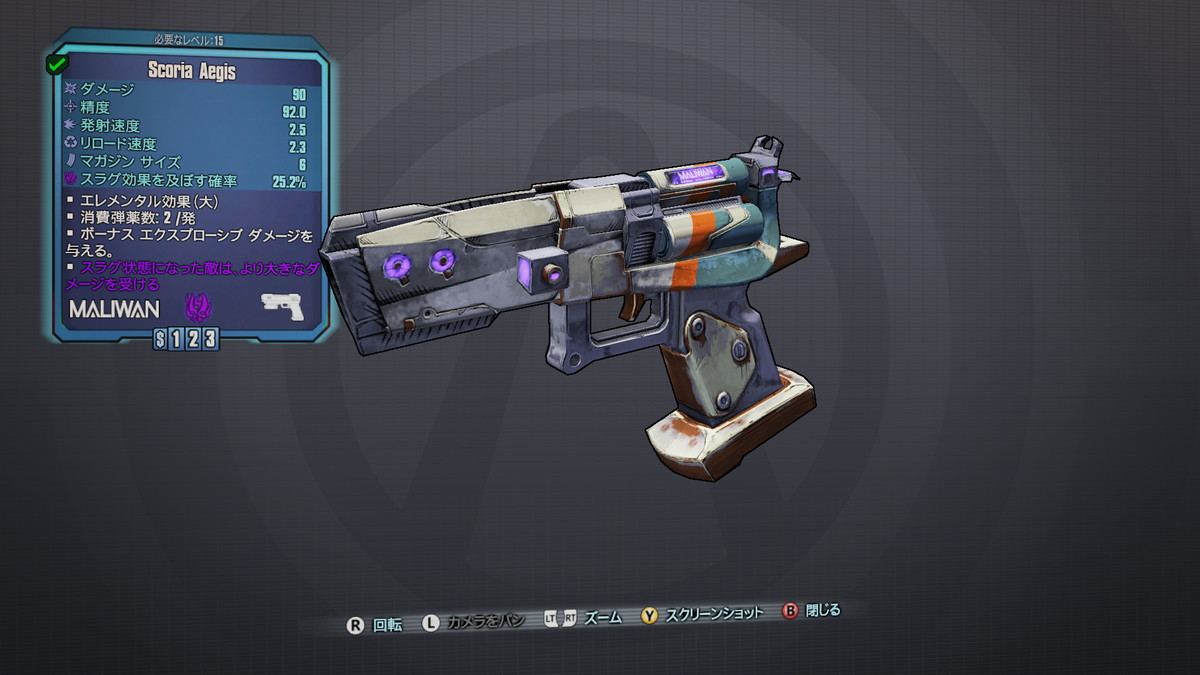Choose tab 1 below the weapon card
Viewport: 1200px width, 675px height.
(177, 339)
